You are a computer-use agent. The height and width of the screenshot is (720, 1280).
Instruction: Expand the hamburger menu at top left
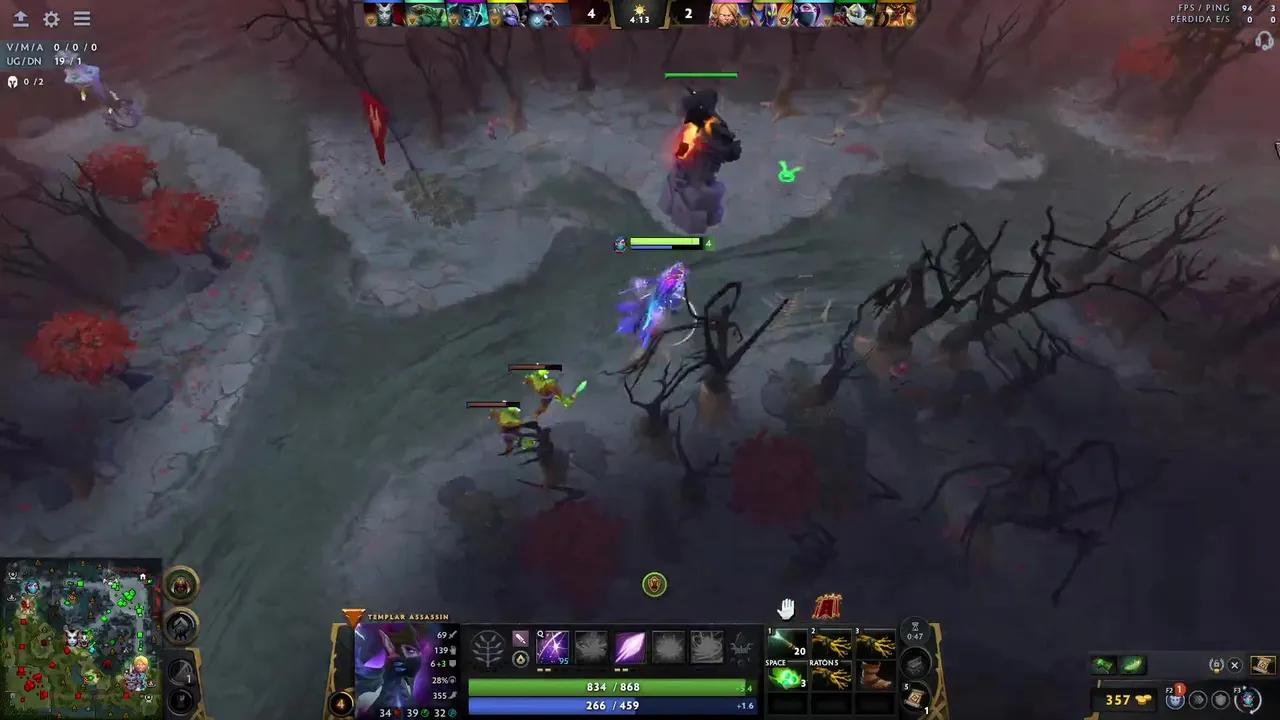(82, 18)
